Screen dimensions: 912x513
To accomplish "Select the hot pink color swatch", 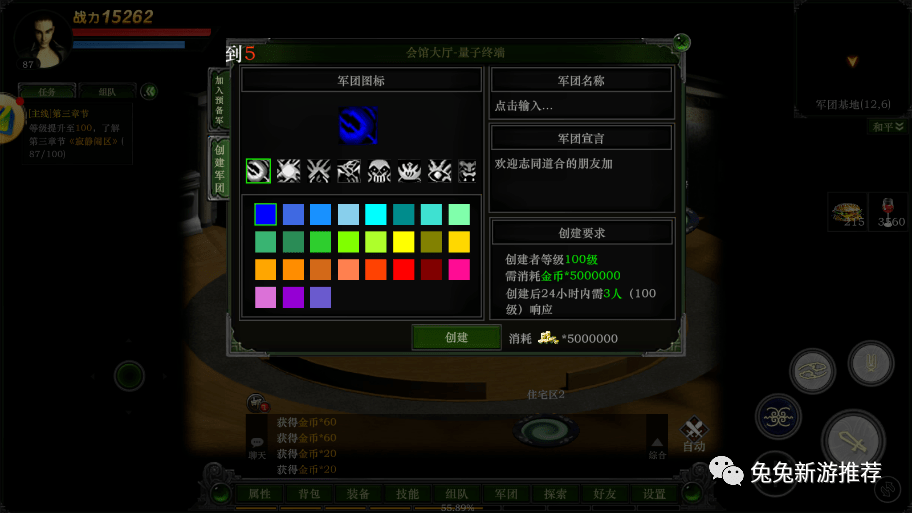I will [x=460, y=269].
